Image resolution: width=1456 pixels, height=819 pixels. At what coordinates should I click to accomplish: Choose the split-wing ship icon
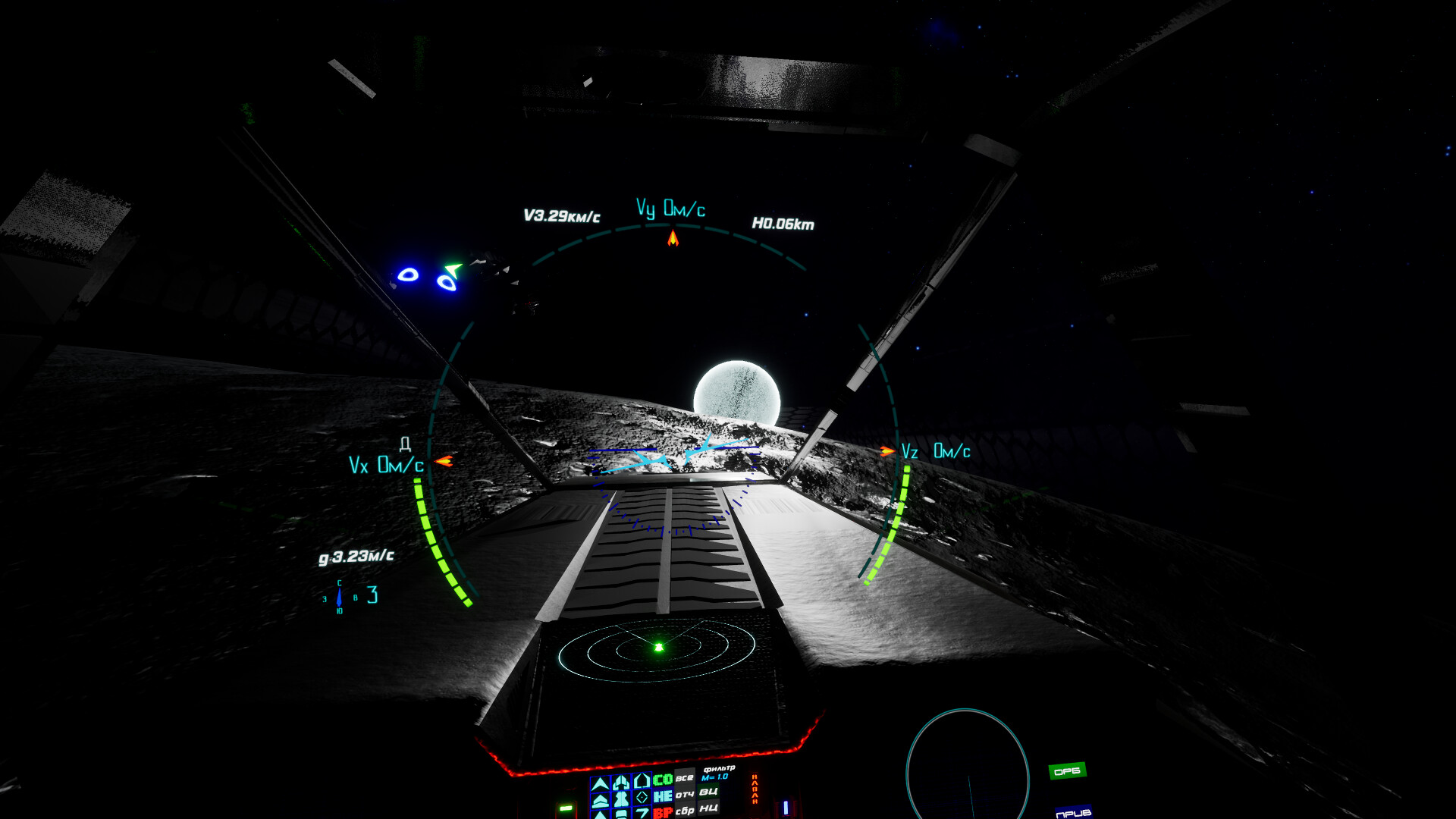coord(621,782)
